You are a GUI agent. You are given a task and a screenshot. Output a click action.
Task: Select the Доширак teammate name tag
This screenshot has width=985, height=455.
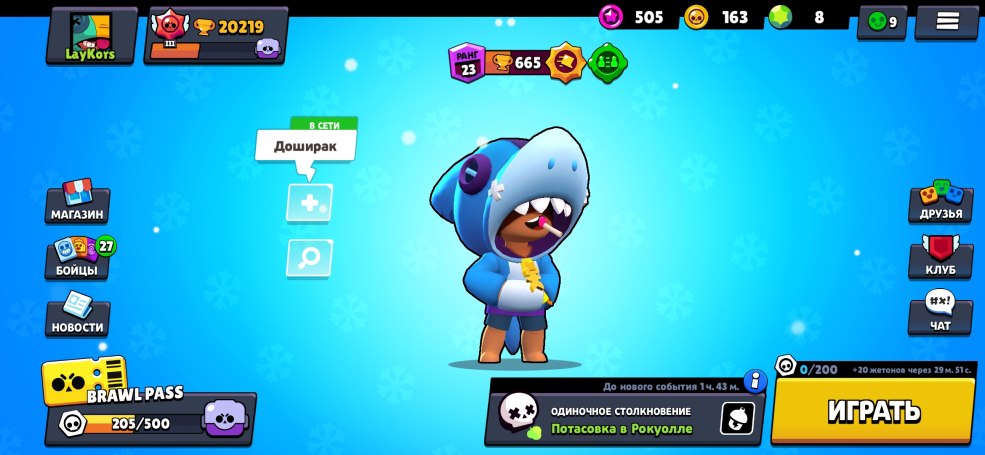305,146
